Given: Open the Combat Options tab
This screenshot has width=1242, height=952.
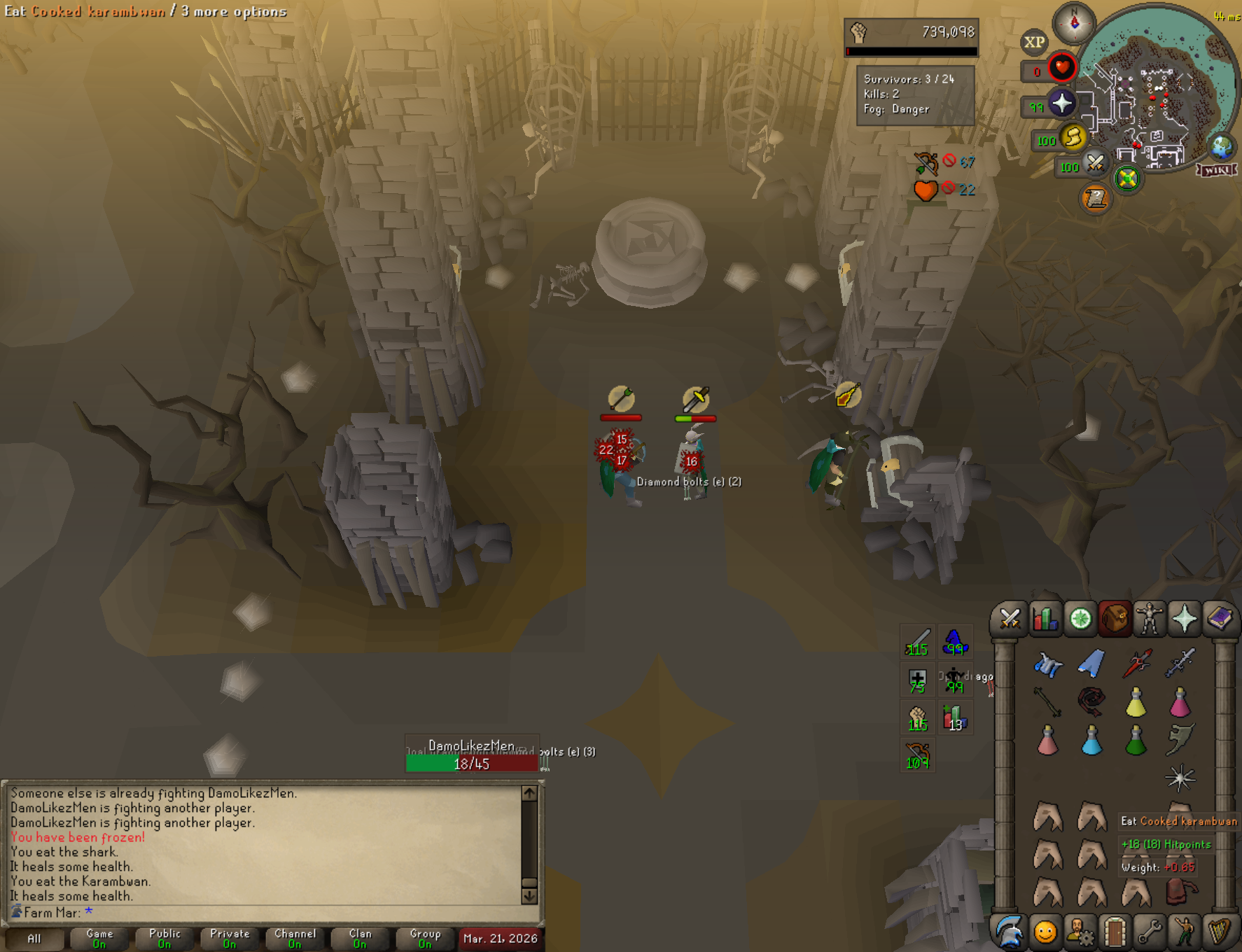Looking at the screenshot, I should (1010, 619).
